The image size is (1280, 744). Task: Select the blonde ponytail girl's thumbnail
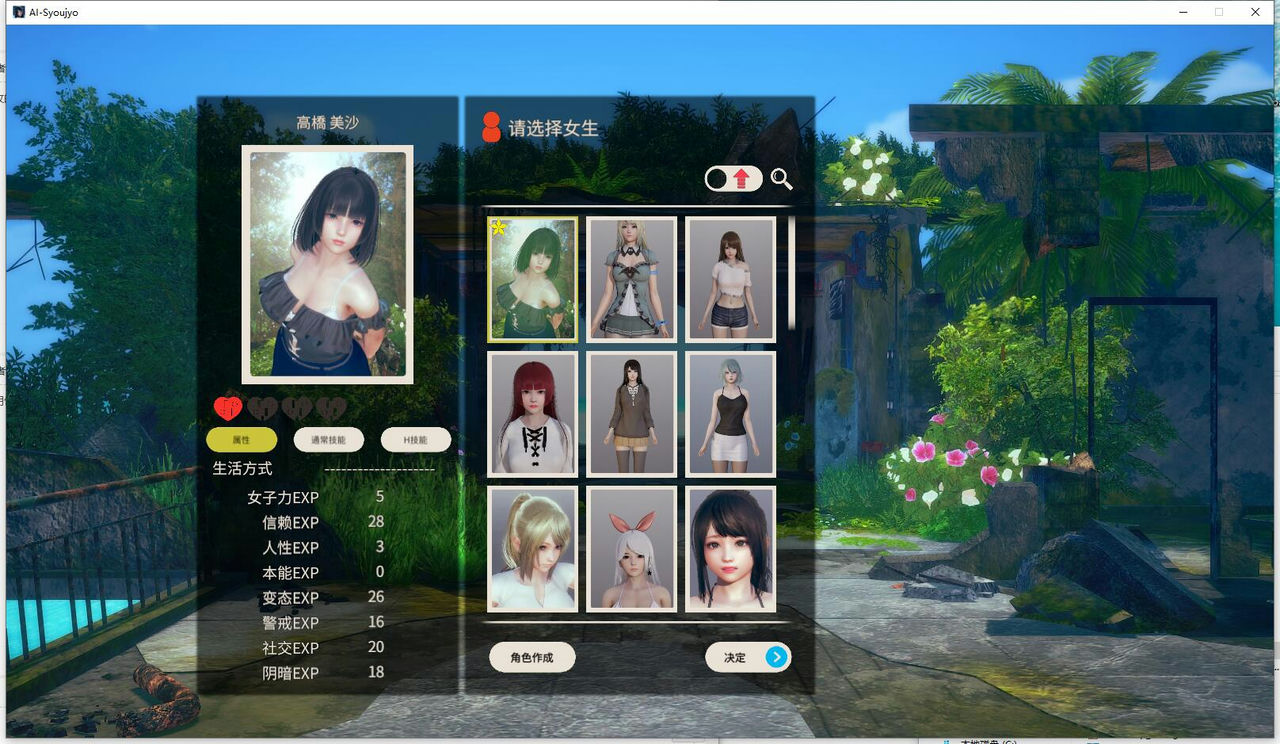pos(531,549)
